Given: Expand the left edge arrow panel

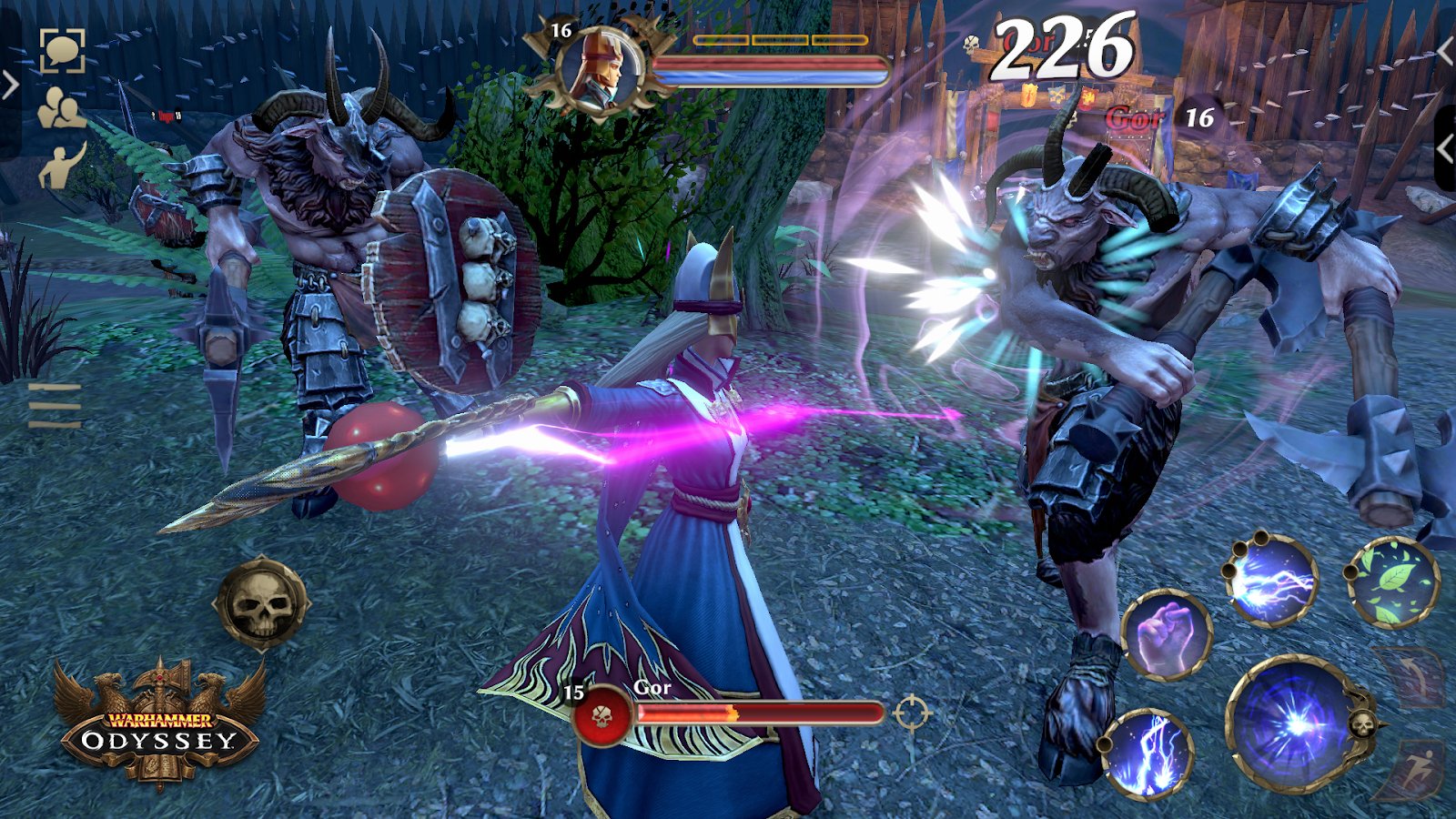Looking at the screenshot, I should 10,86.
